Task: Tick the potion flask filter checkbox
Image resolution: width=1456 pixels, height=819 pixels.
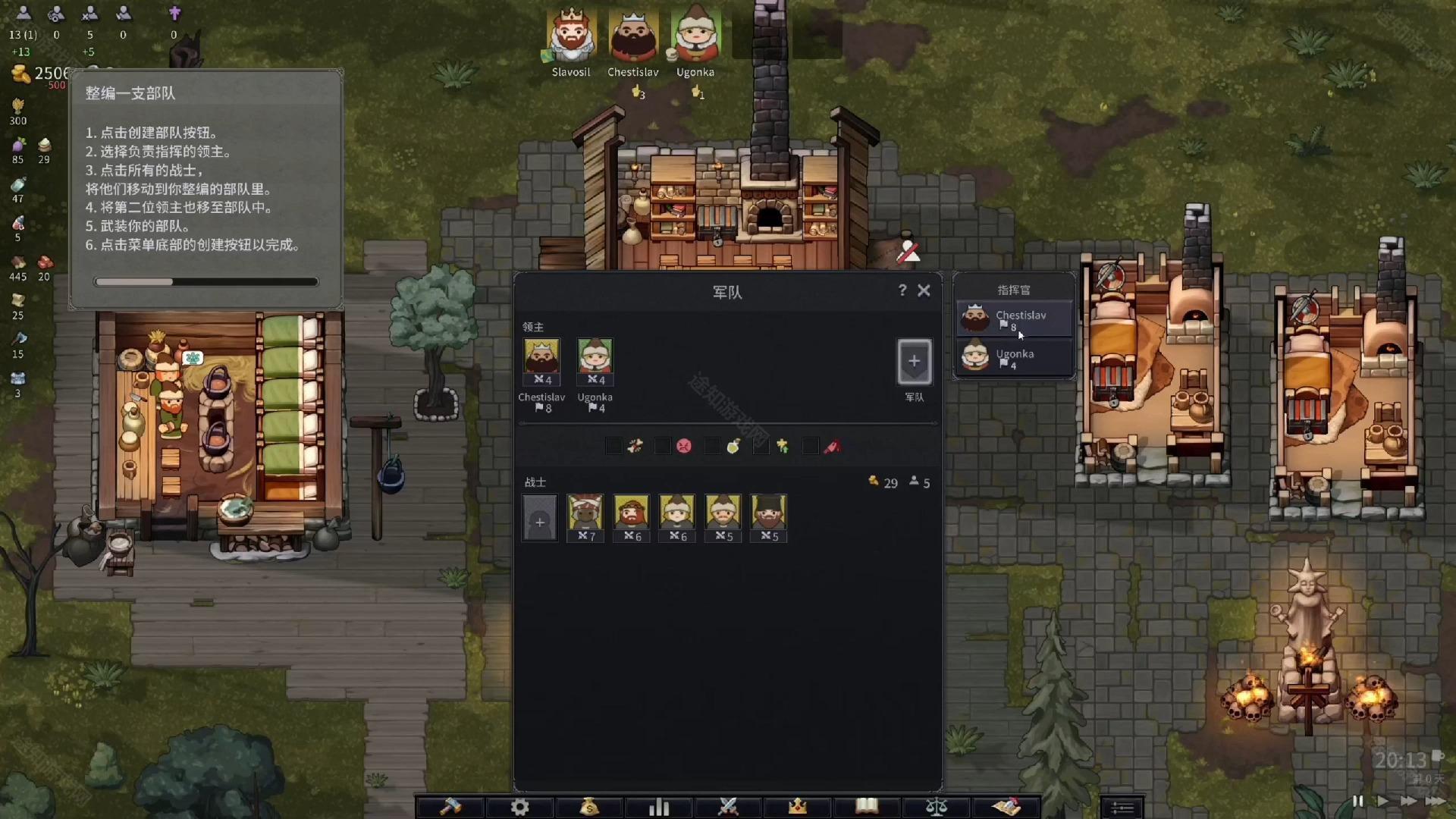Action: [712, 447]
